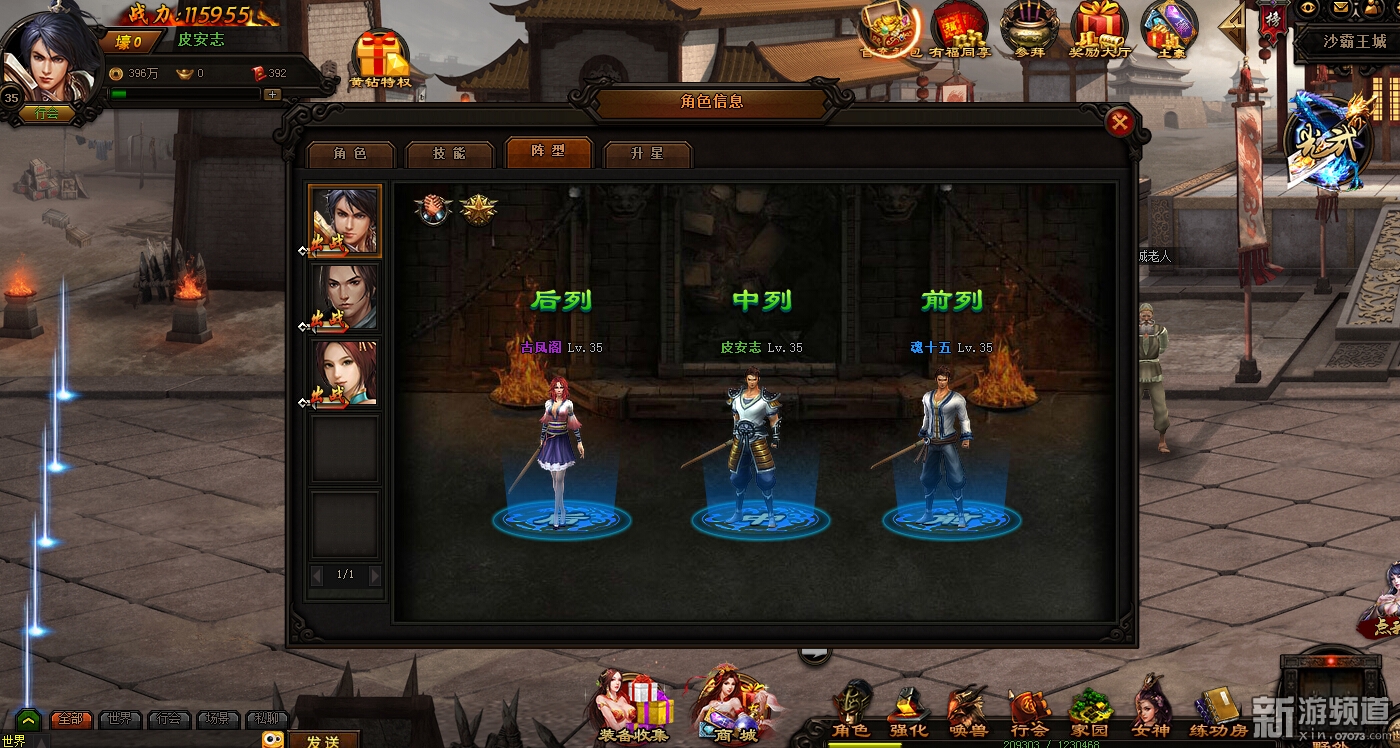The width and height of the screenshot is (1400, 748).
Task: Select the red-haired female hero portrait
Action: [x=345, y=374]
